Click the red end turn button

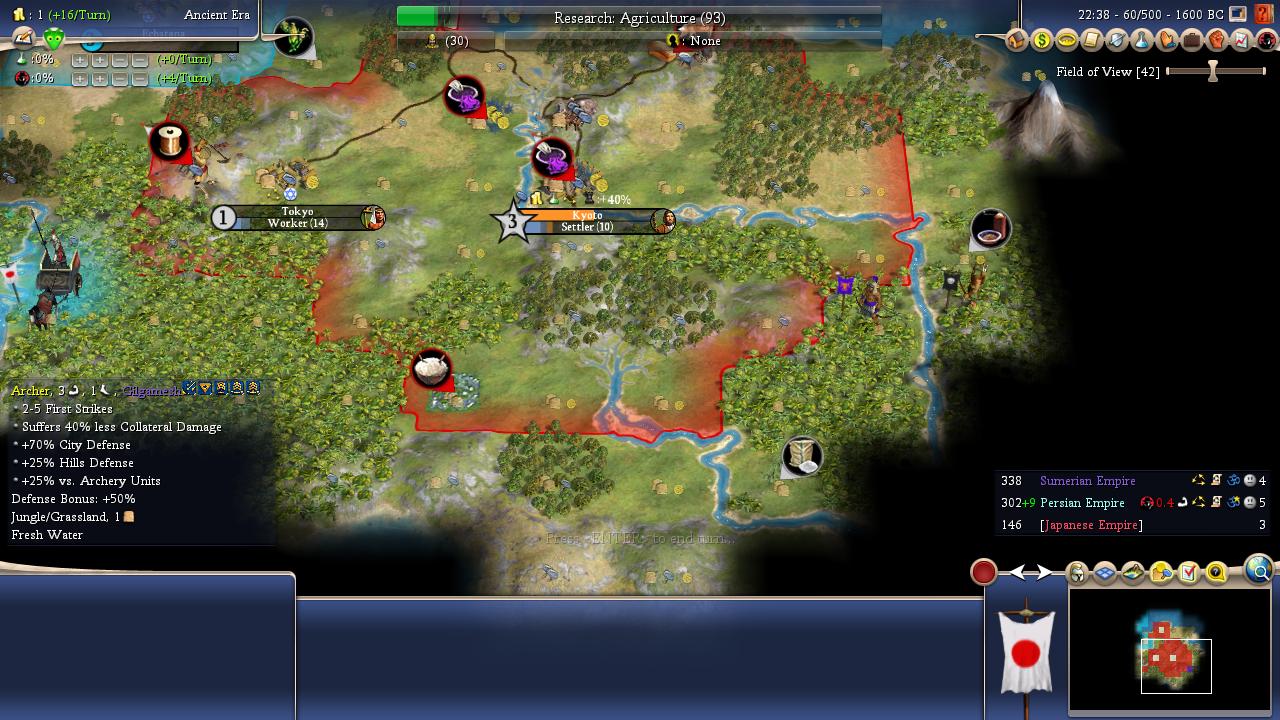pyautogui.click(x=984, y=572)
